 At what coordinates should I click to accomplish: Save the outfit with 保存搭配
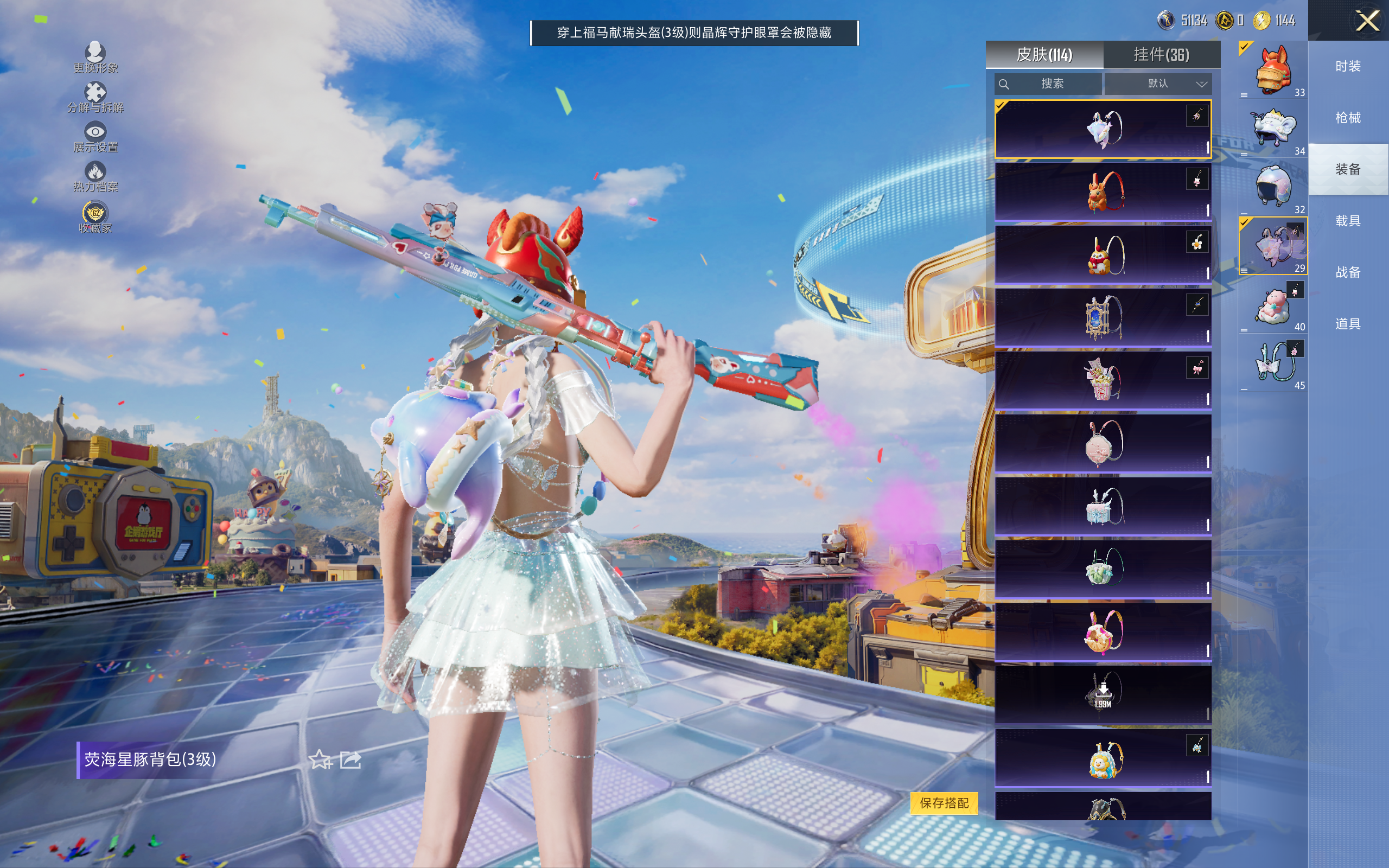click(x=944, y=802)
